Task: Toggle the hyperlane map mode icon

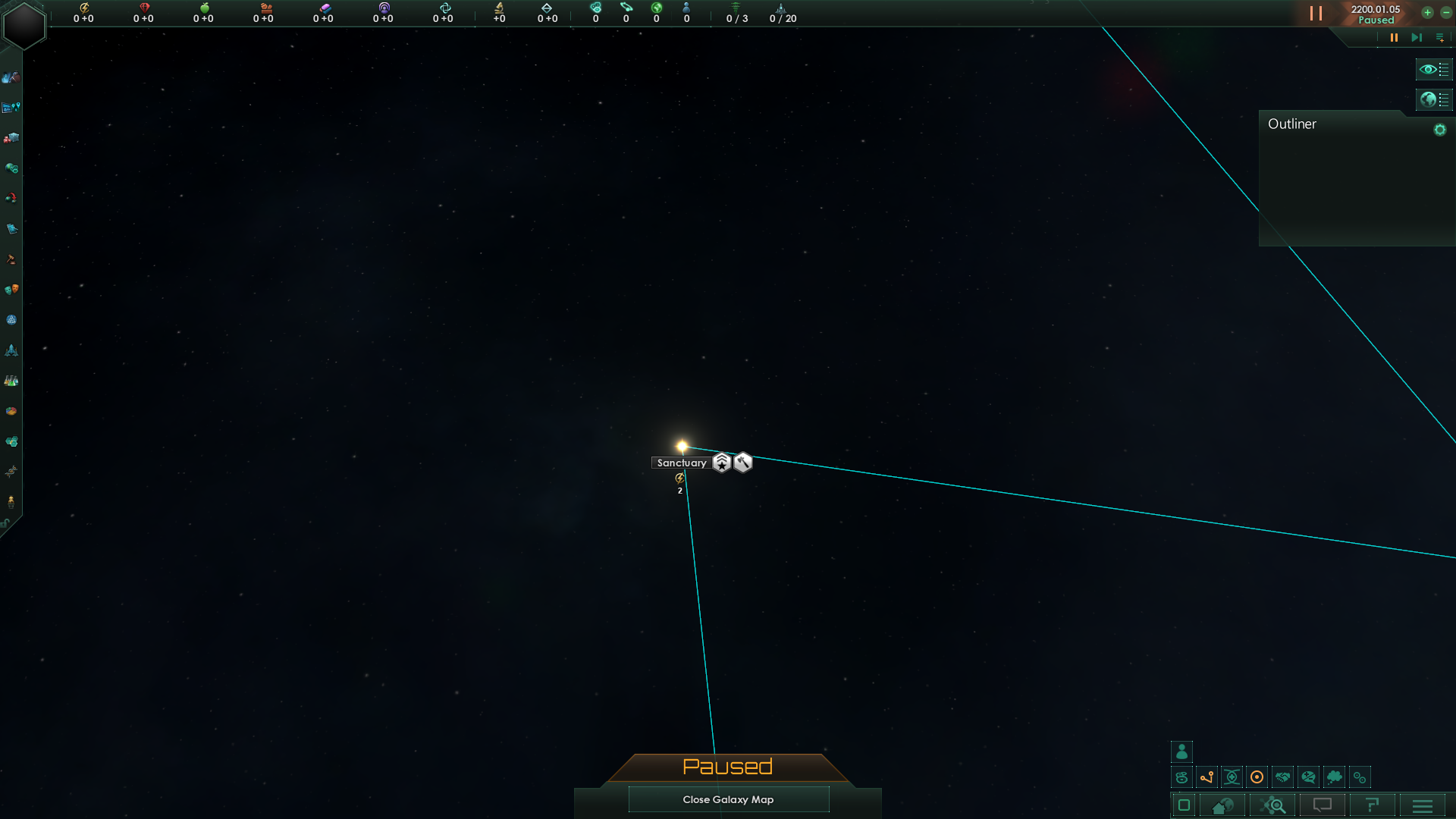Action: click(1206, 777)
